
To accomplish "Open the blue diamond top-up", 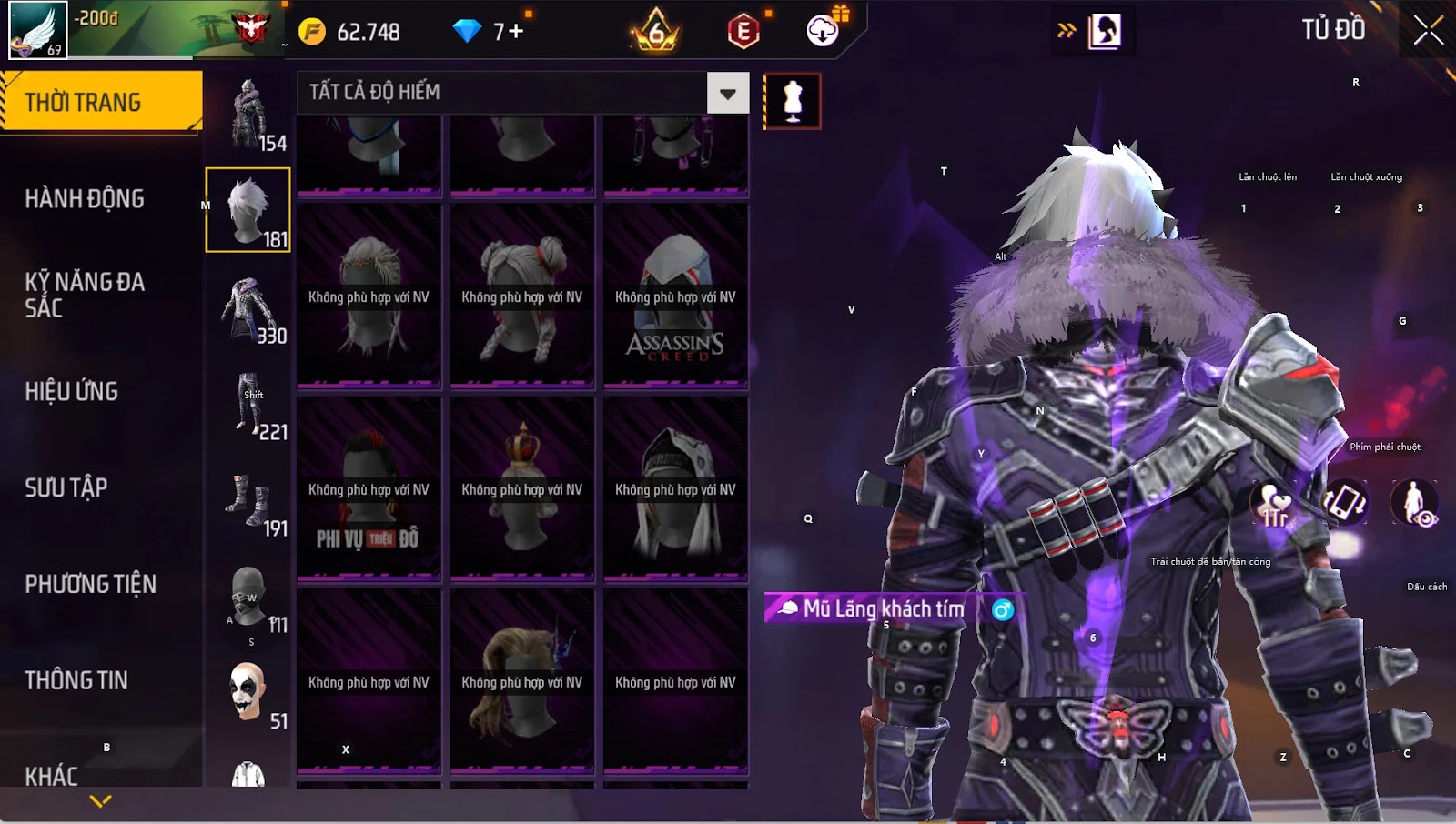I will [489, 32].
